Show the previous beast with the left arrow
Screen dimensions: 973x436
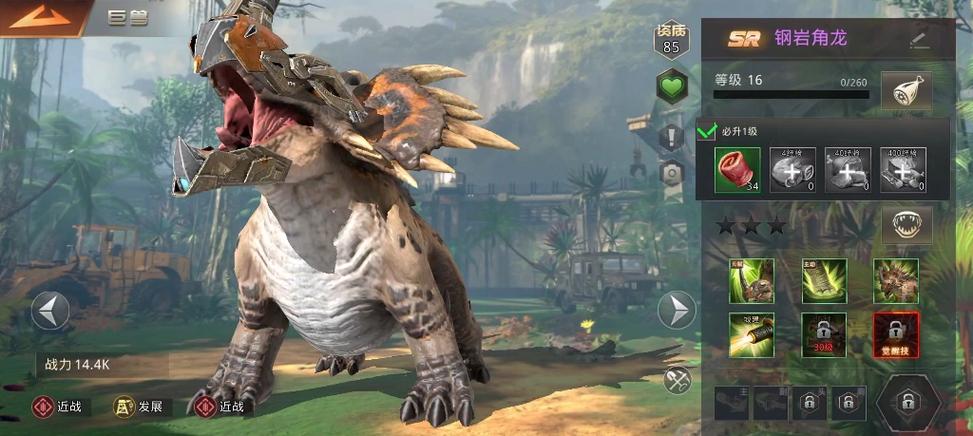click(50, 310)
